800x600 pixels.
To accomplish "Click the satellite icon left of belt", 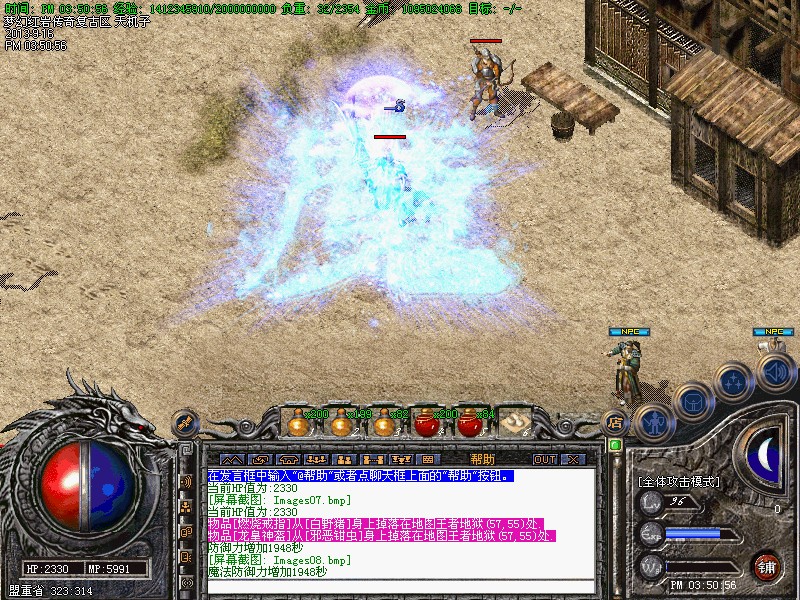I will (186, 422).
